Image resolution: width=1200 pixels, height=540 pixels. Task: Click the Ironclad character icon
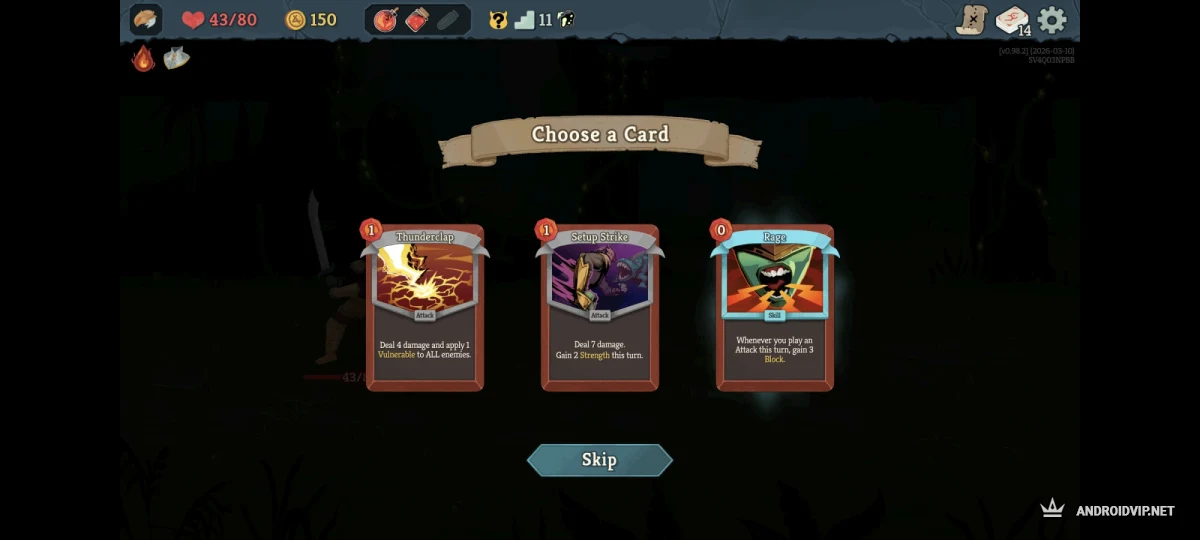pos(146,20)
